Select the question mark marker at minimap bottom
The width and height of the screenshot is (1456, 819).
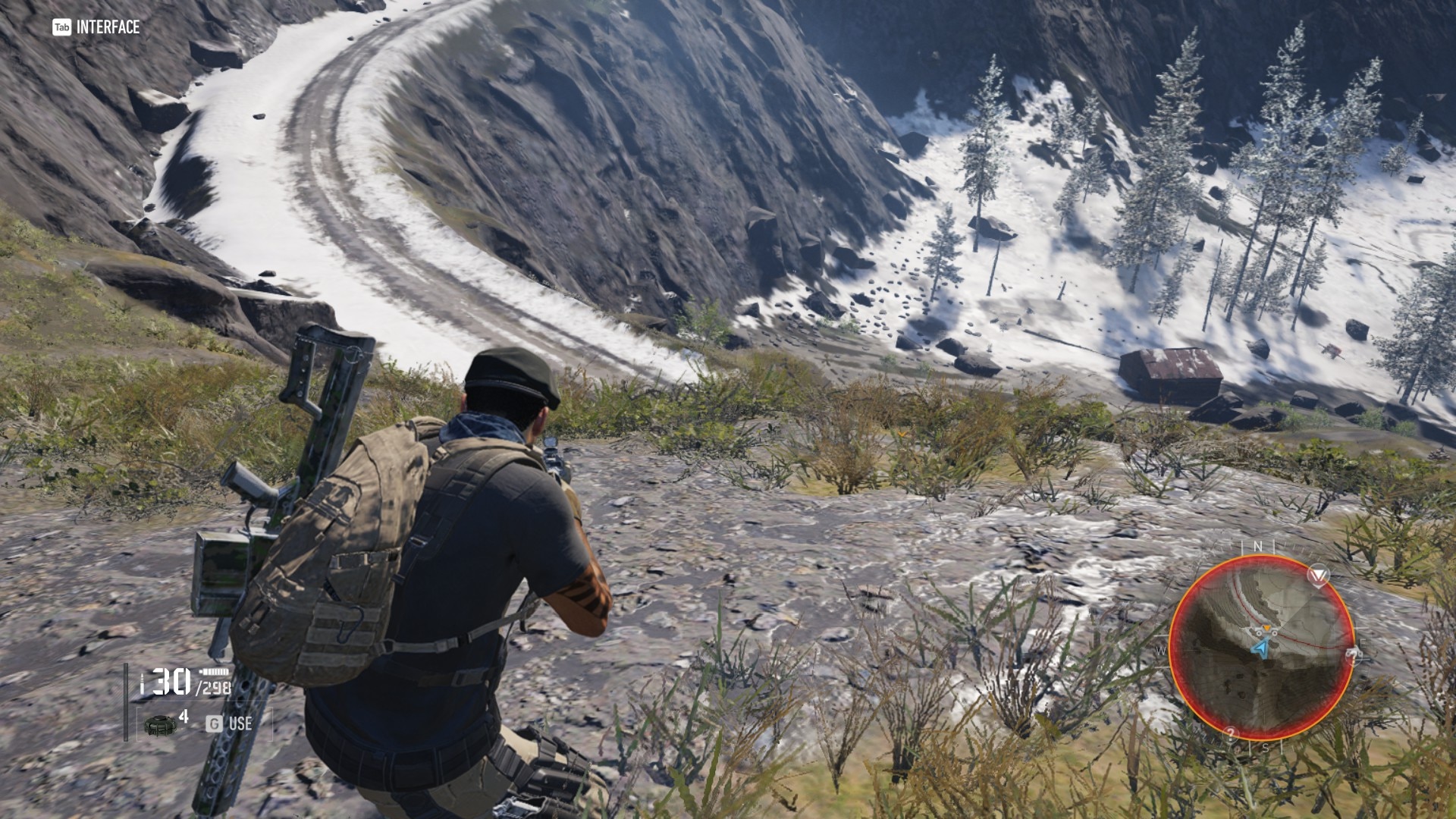point(1230,733)
